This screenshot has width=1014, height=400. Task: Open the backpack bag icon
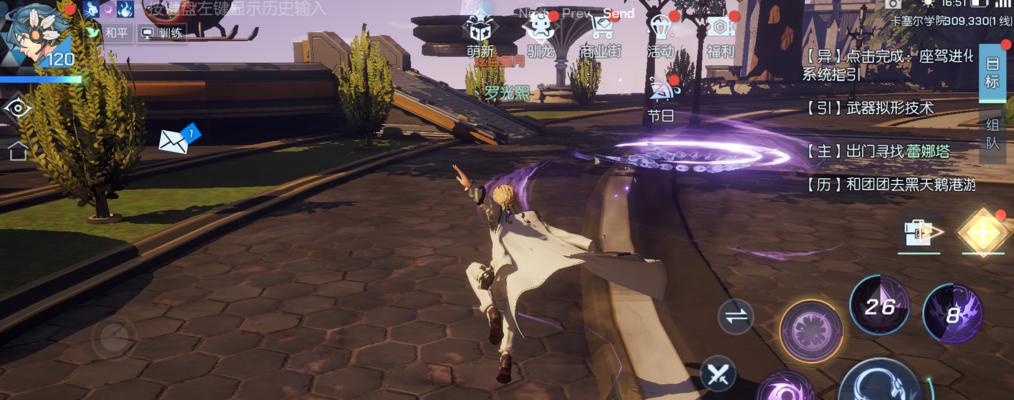click(x=920, y=233)
